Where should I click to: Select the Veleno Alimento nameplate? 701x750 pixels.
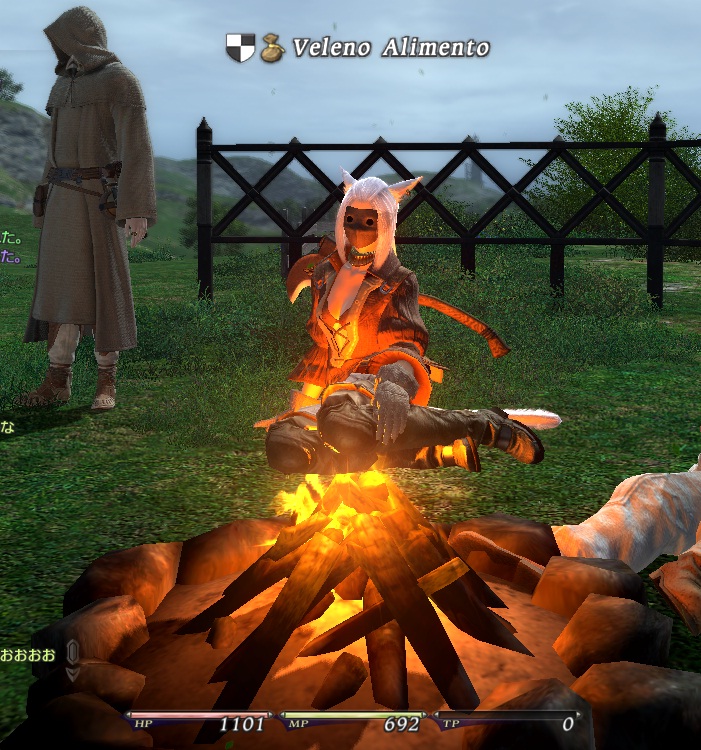point(390,47)
